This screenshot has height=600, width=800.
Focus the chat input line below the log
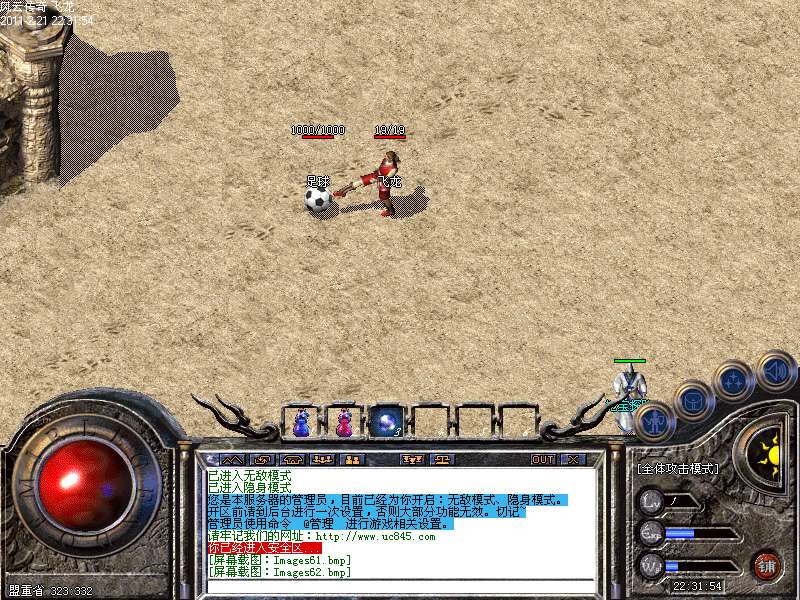click(x=400, y=588)
